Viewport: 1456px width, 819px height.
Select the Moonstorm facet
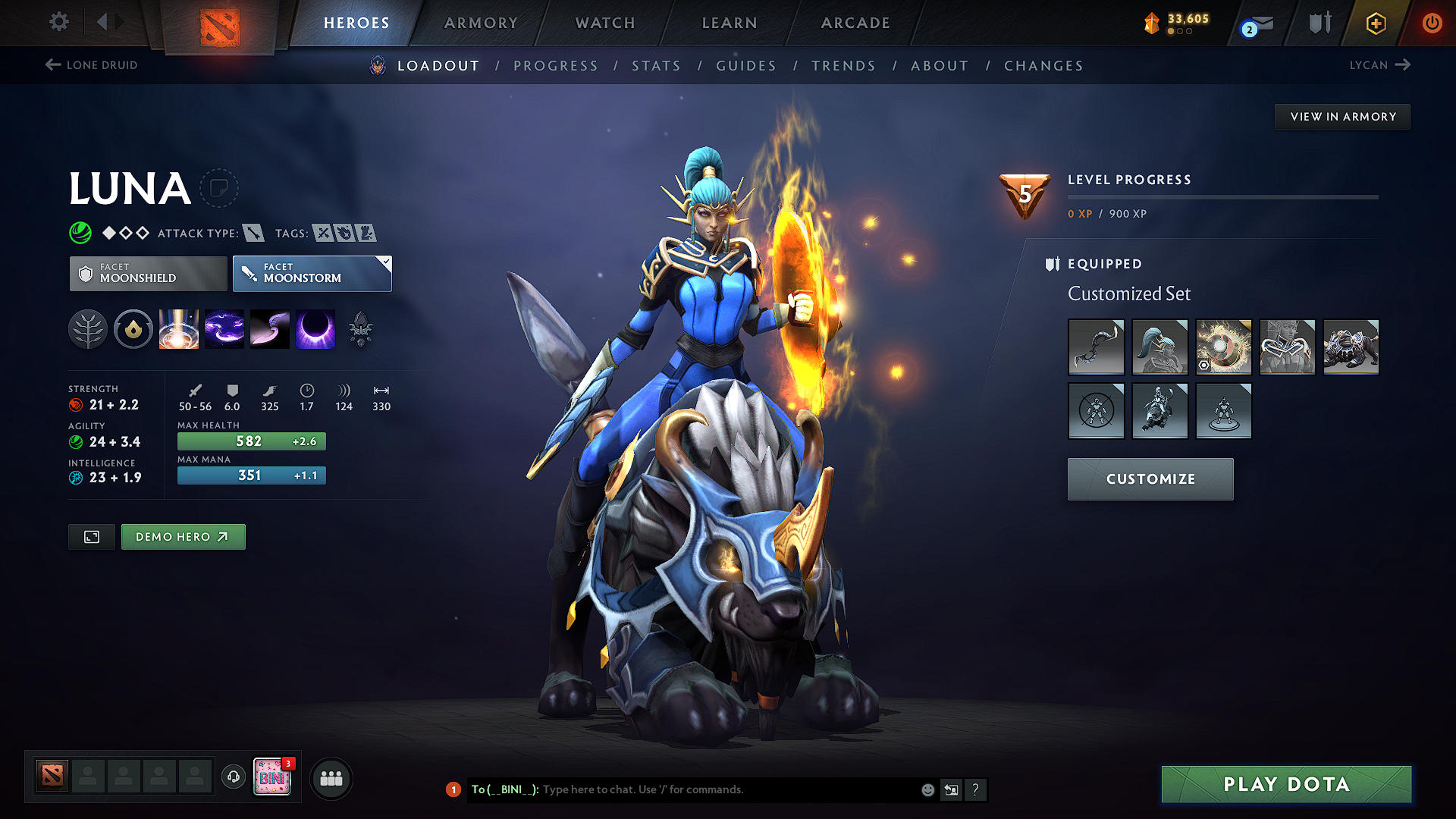[311, 273]
